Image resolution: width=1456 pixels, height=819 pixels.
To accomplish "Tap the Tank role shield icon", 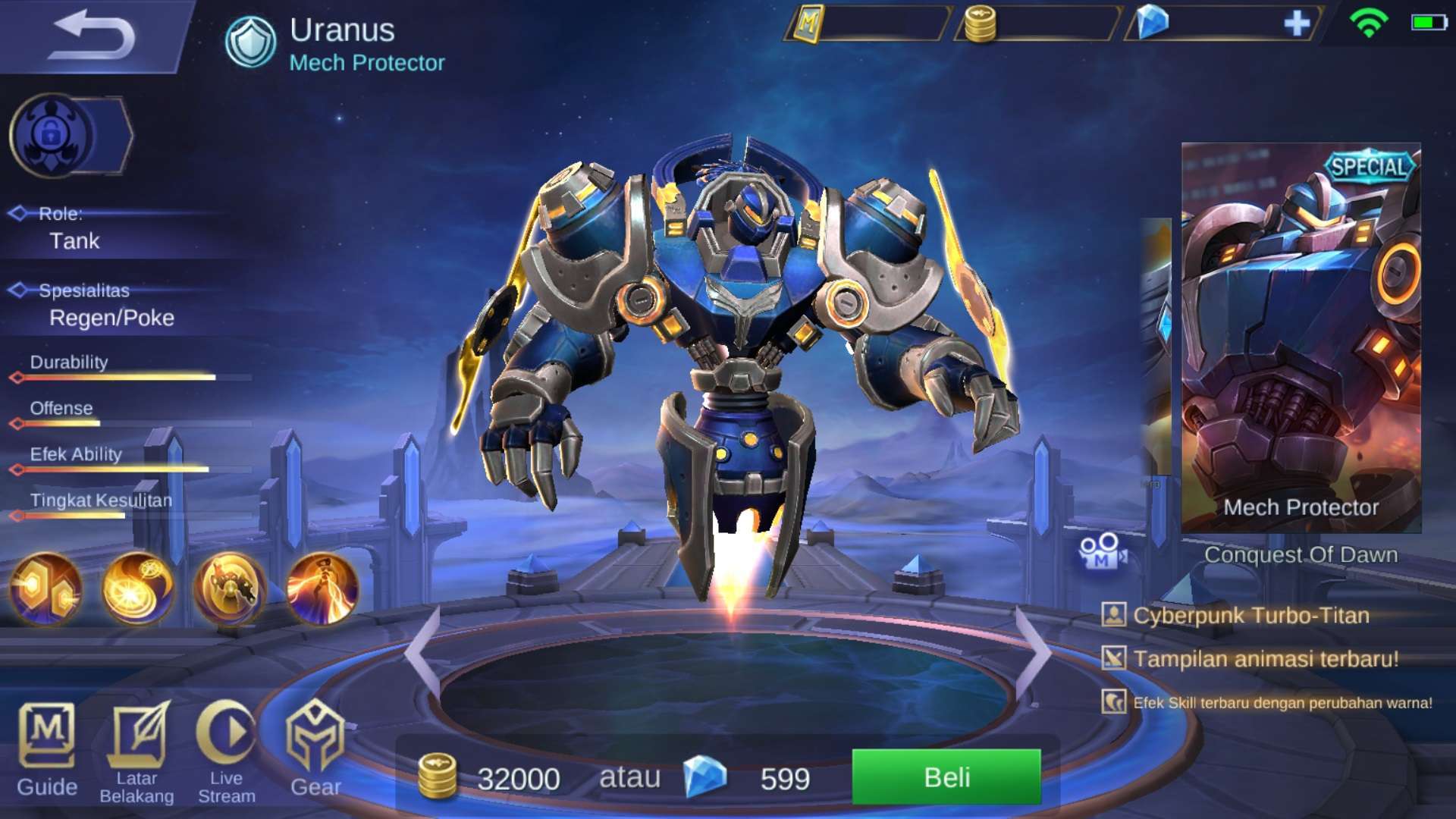I will (x=250, y=42).
